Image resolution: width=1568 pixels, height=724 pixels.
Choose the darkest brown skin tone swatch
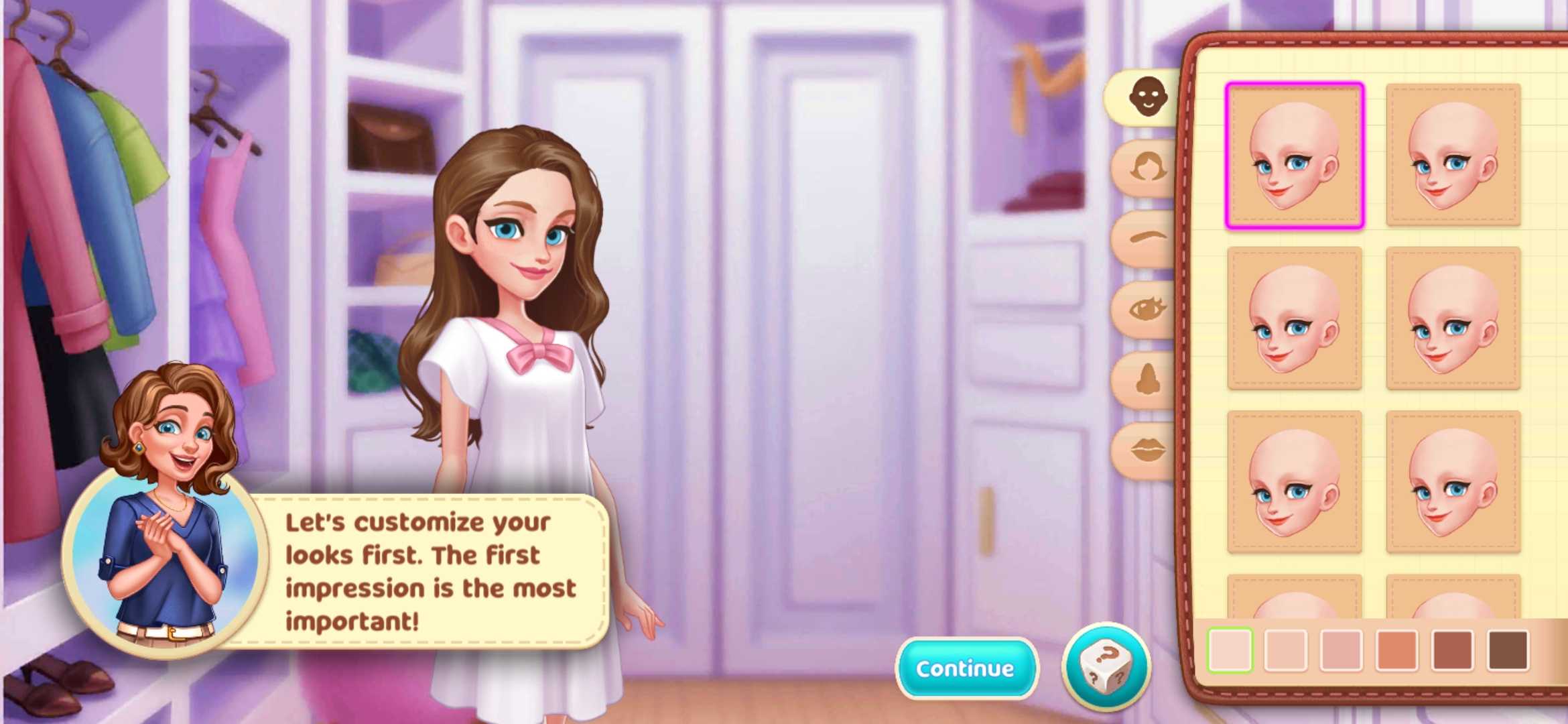(1508, 650)
